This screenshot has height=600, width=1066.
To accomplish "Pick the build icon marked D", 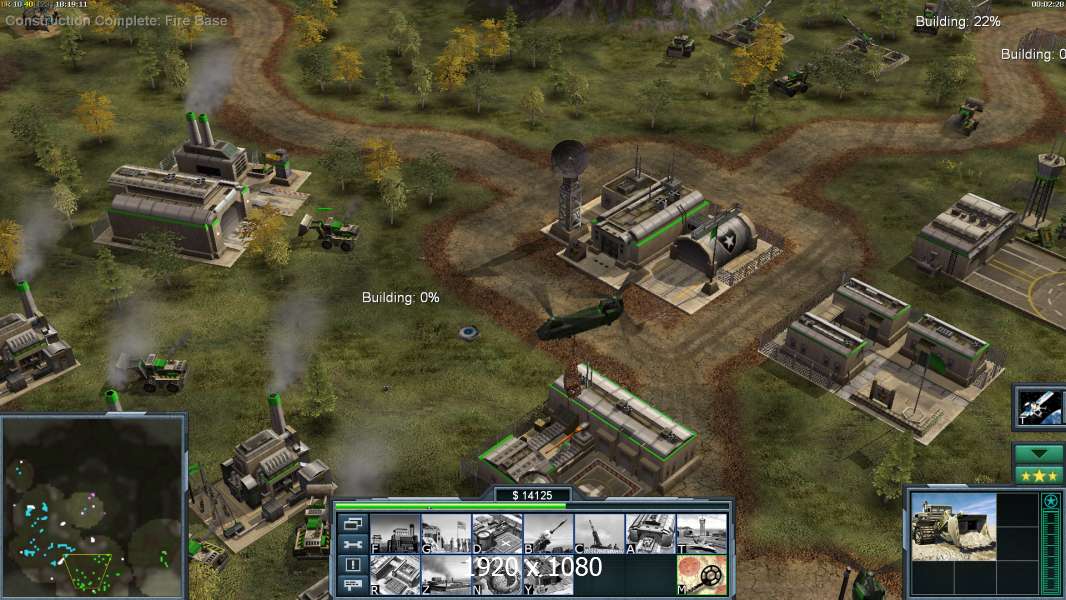I will pos(497,533).
